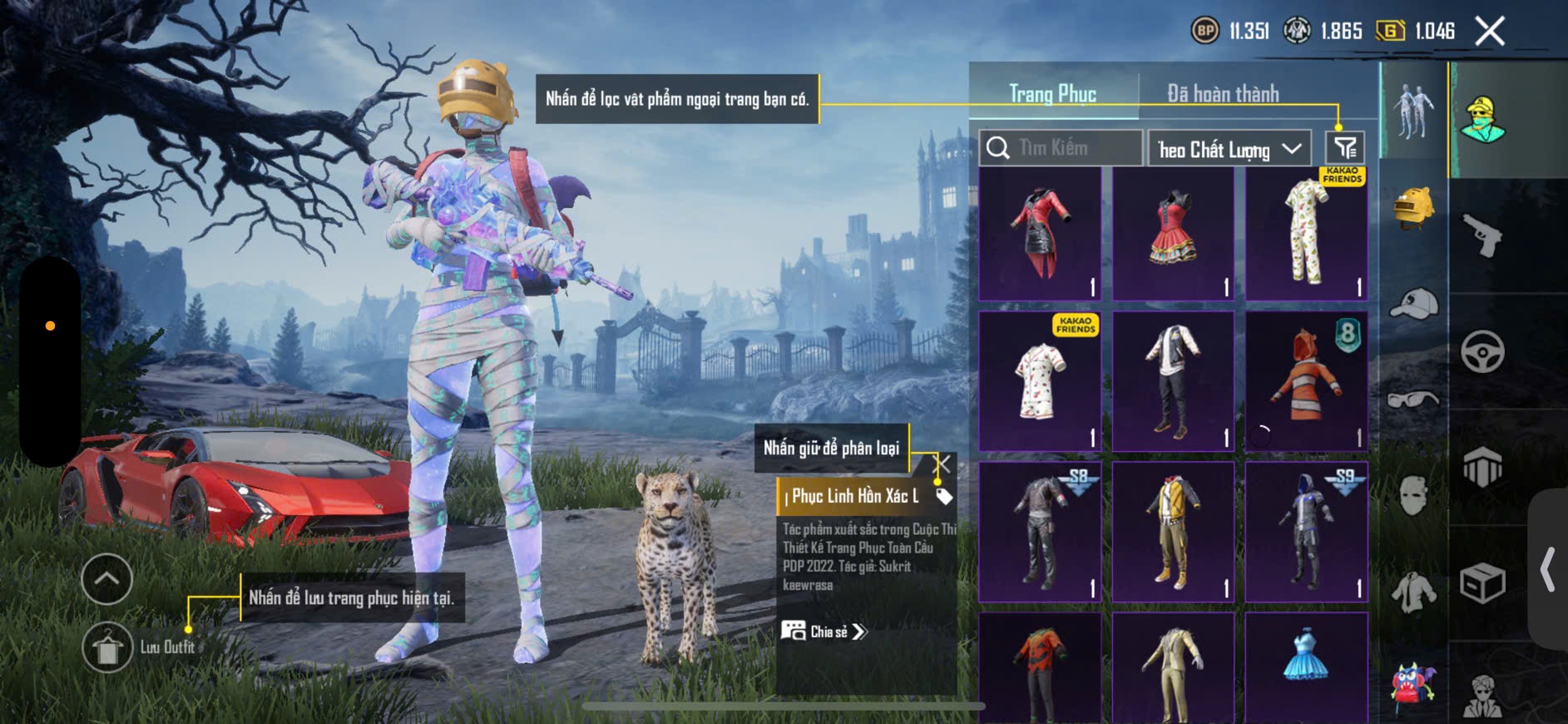Open the steering wheel vehicle category
This screenshot has width=1568, height=724.
(x=1482, y=351)
